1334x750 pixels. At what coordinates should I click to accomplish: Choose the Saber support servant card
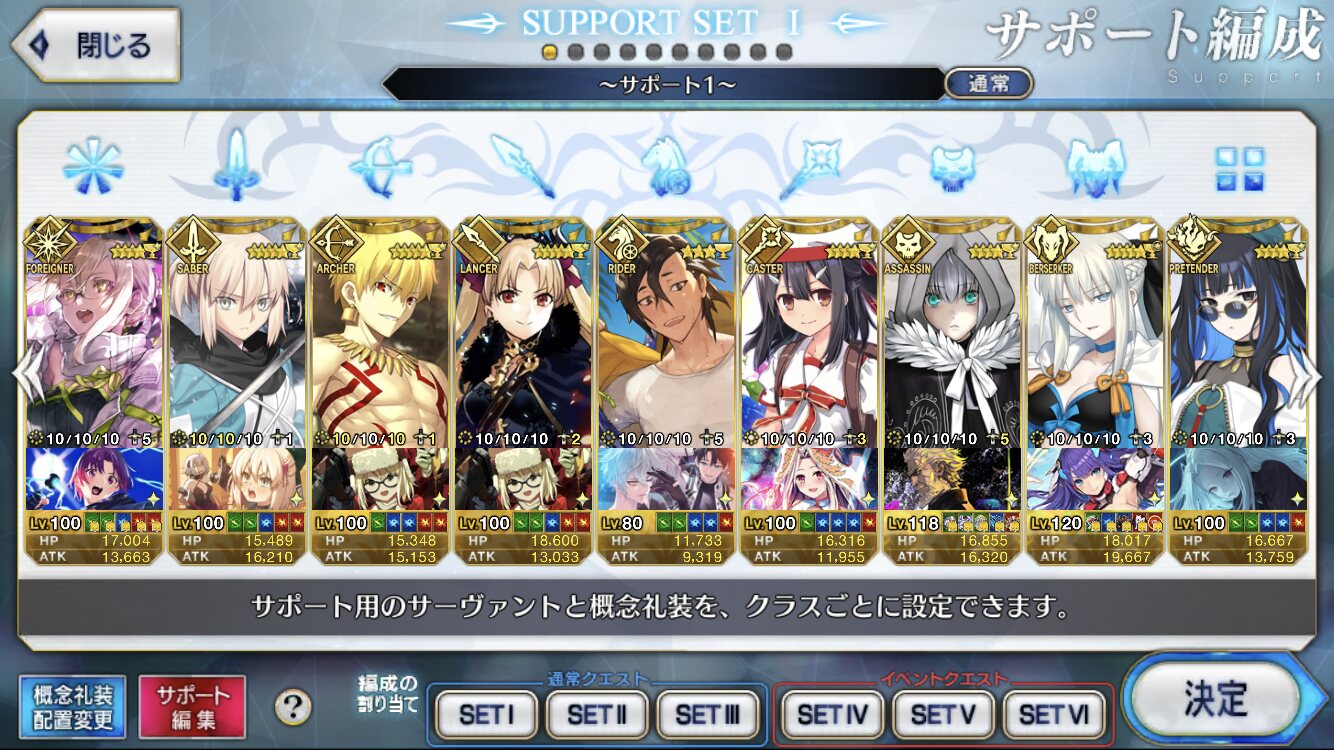tap(237, 330)
